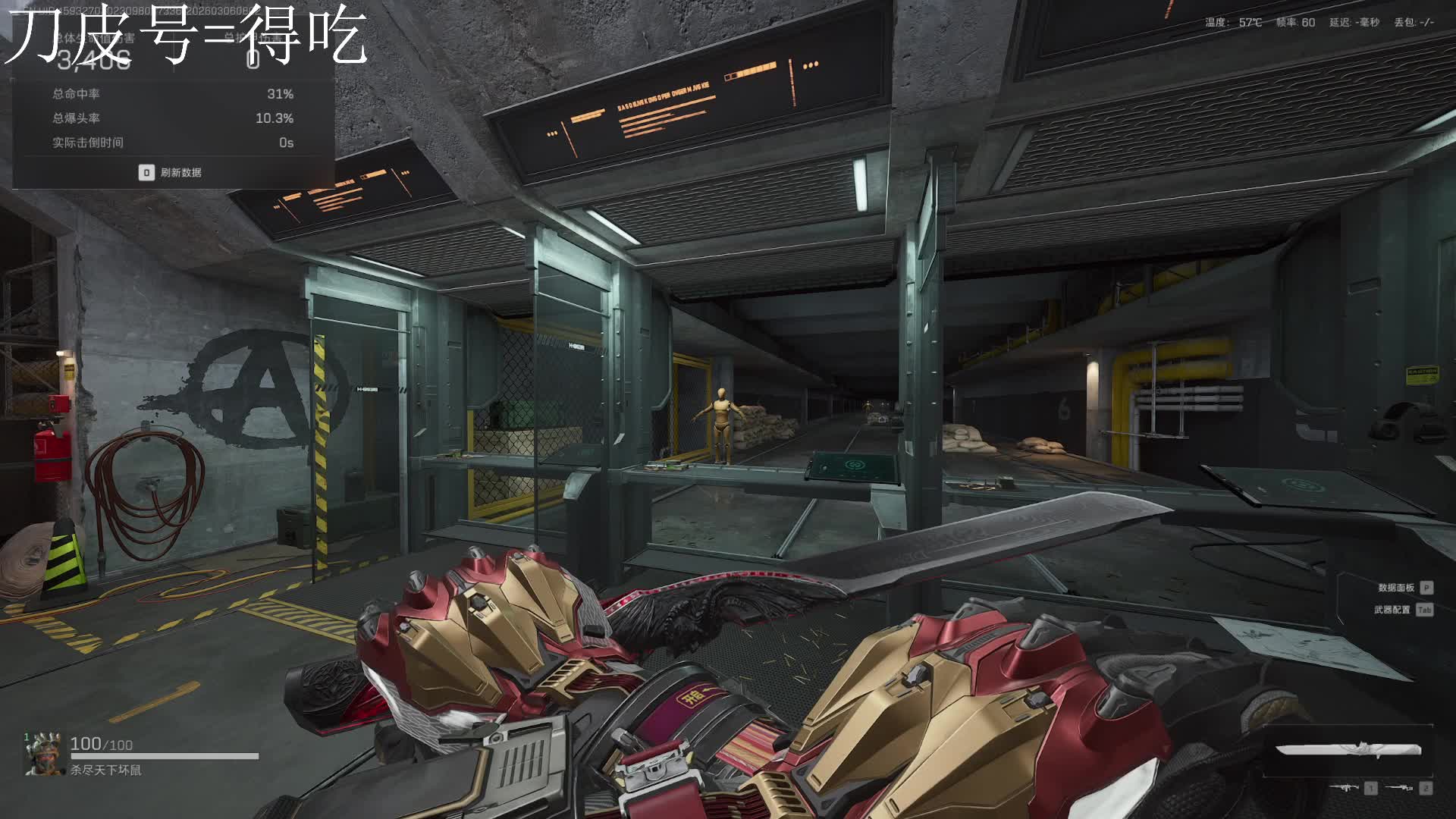
Task: Click the 刷新数据 refresh data label
Action: 180,173
